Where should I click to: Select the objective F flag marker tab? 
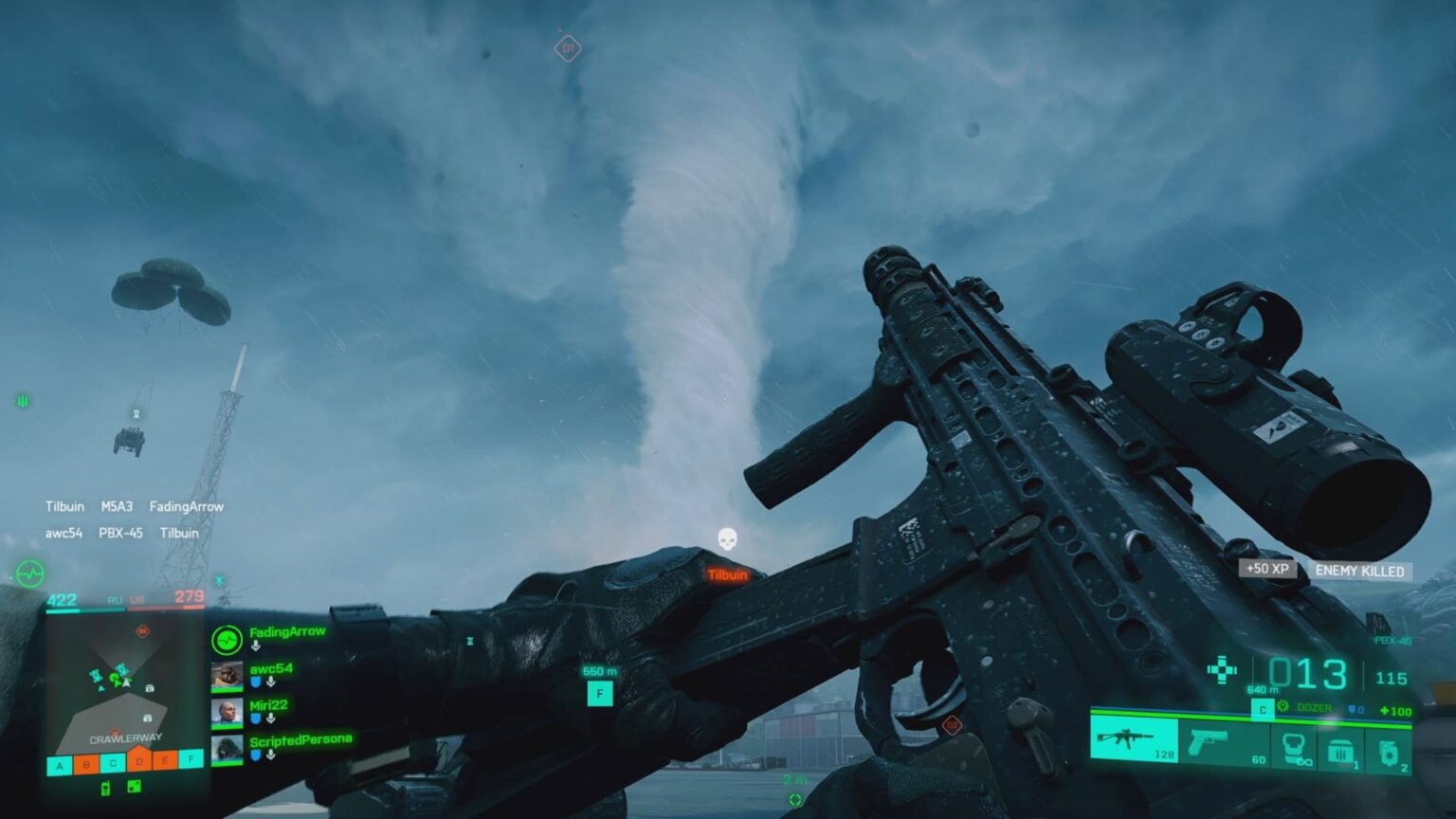click(x=191, y=759)
